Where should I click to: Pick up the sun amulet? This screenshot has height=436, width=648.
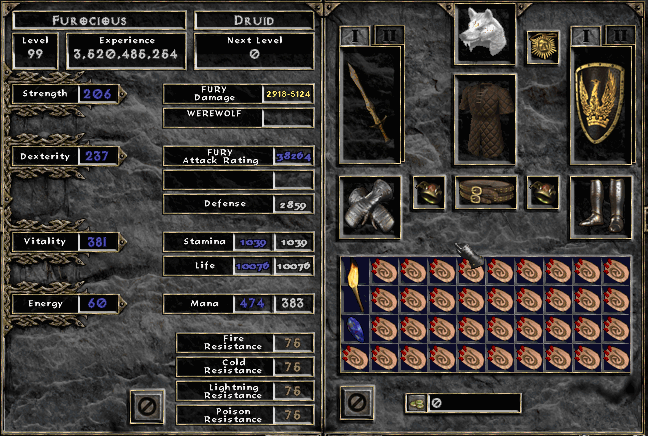click(543, 44)
